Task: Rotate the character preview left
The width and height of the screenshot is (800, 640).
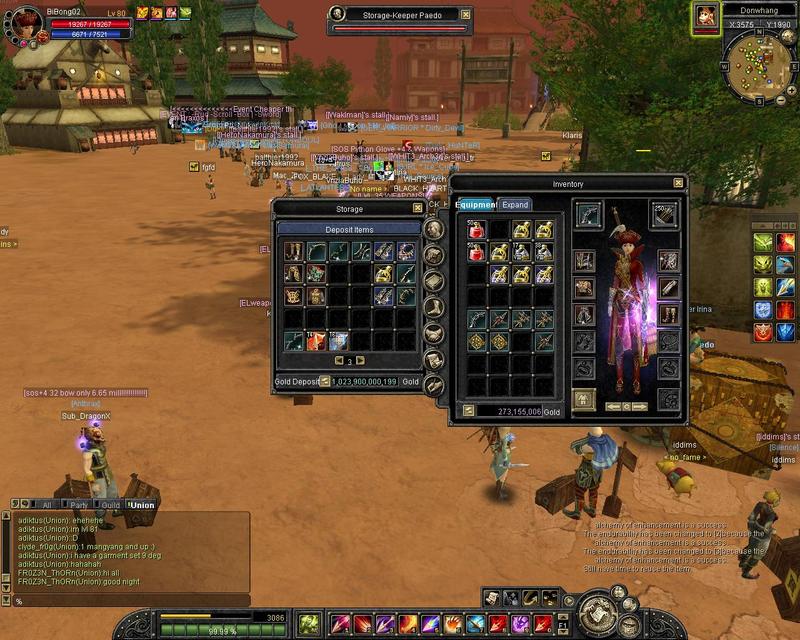Action: coord(611,406)
